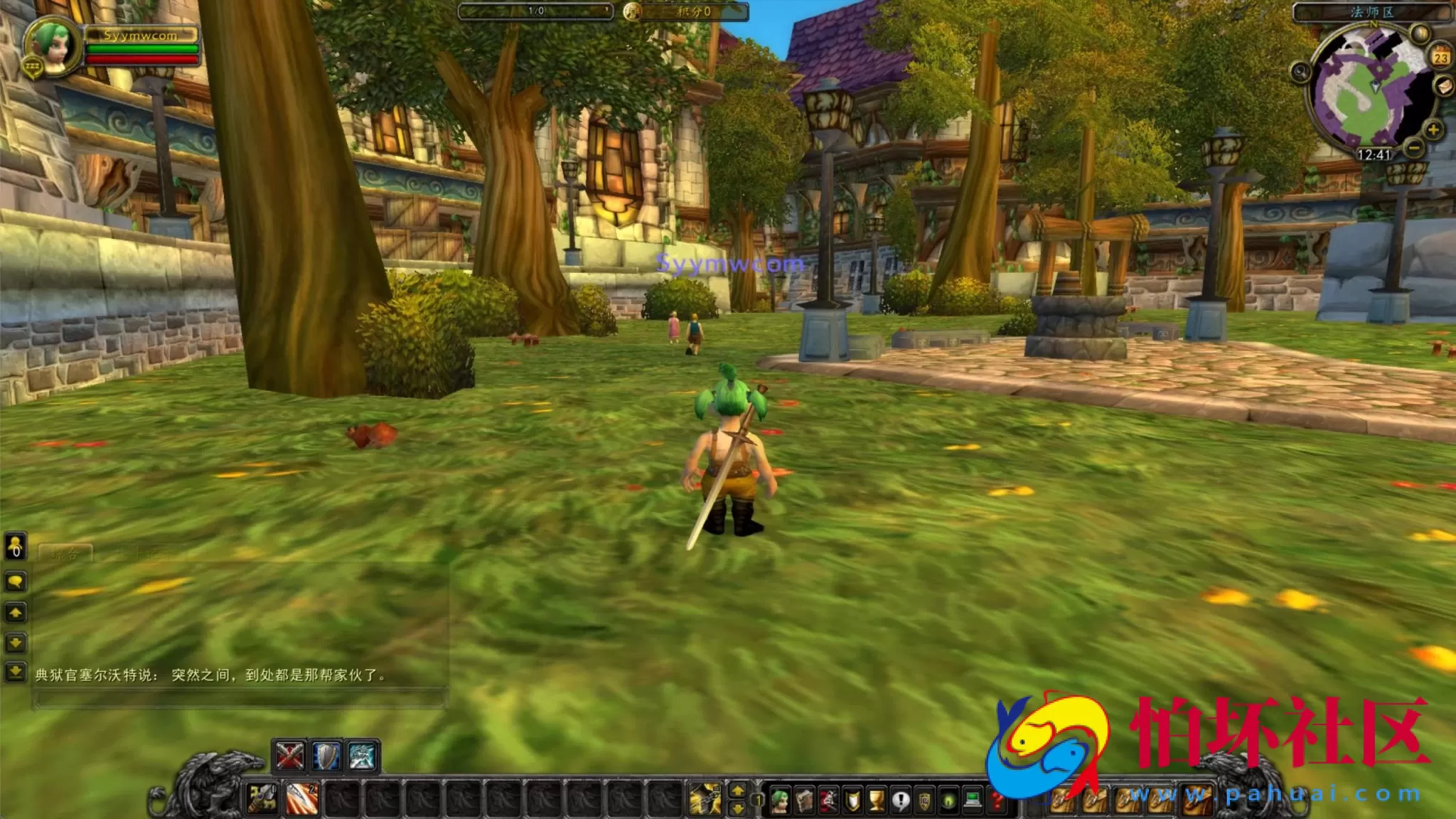
Task: Toggle the zzz sleep bubble on the player portrait
Action: (32, 66)
